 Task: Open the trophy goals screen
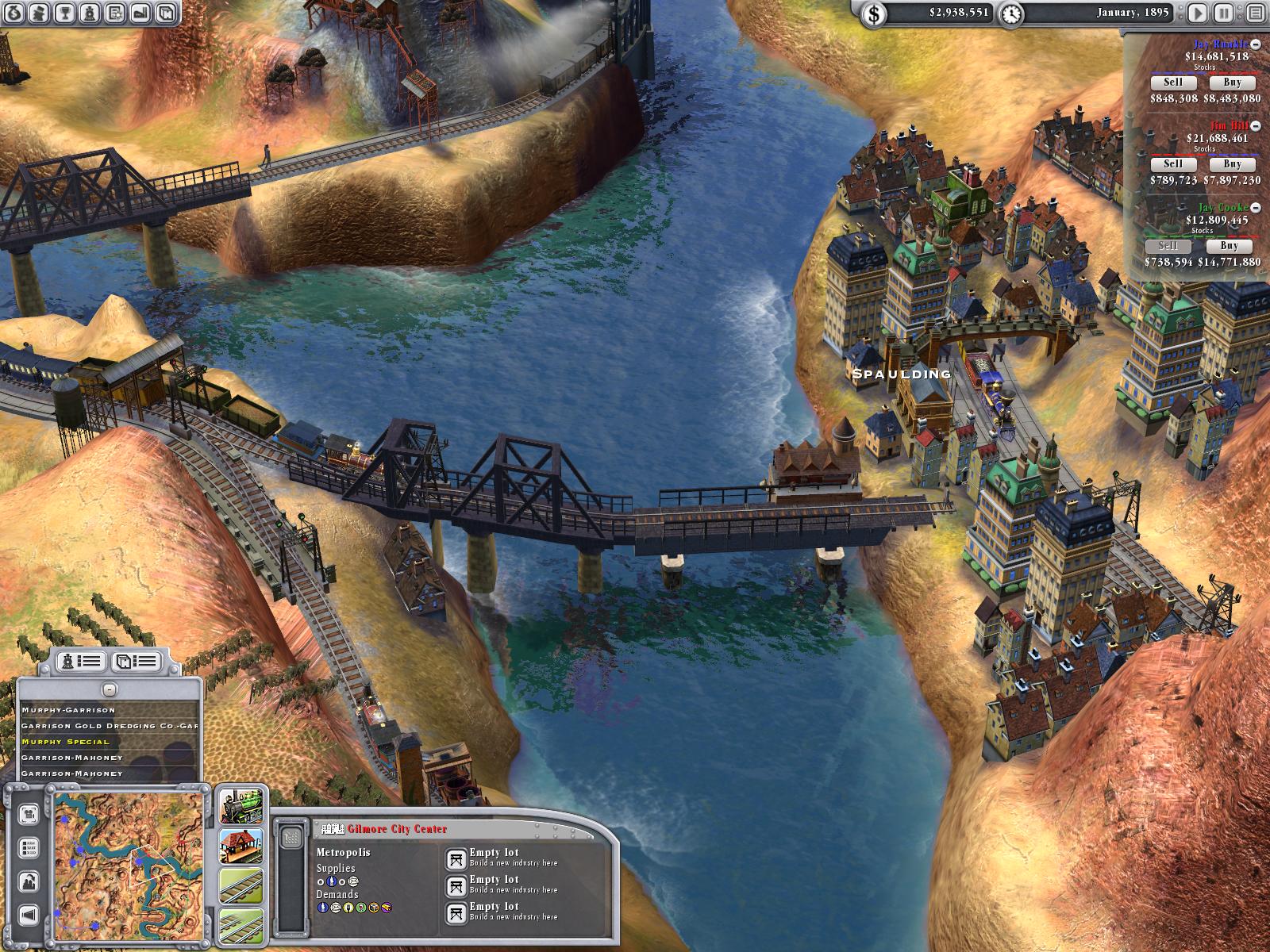(x=66, y=12)
